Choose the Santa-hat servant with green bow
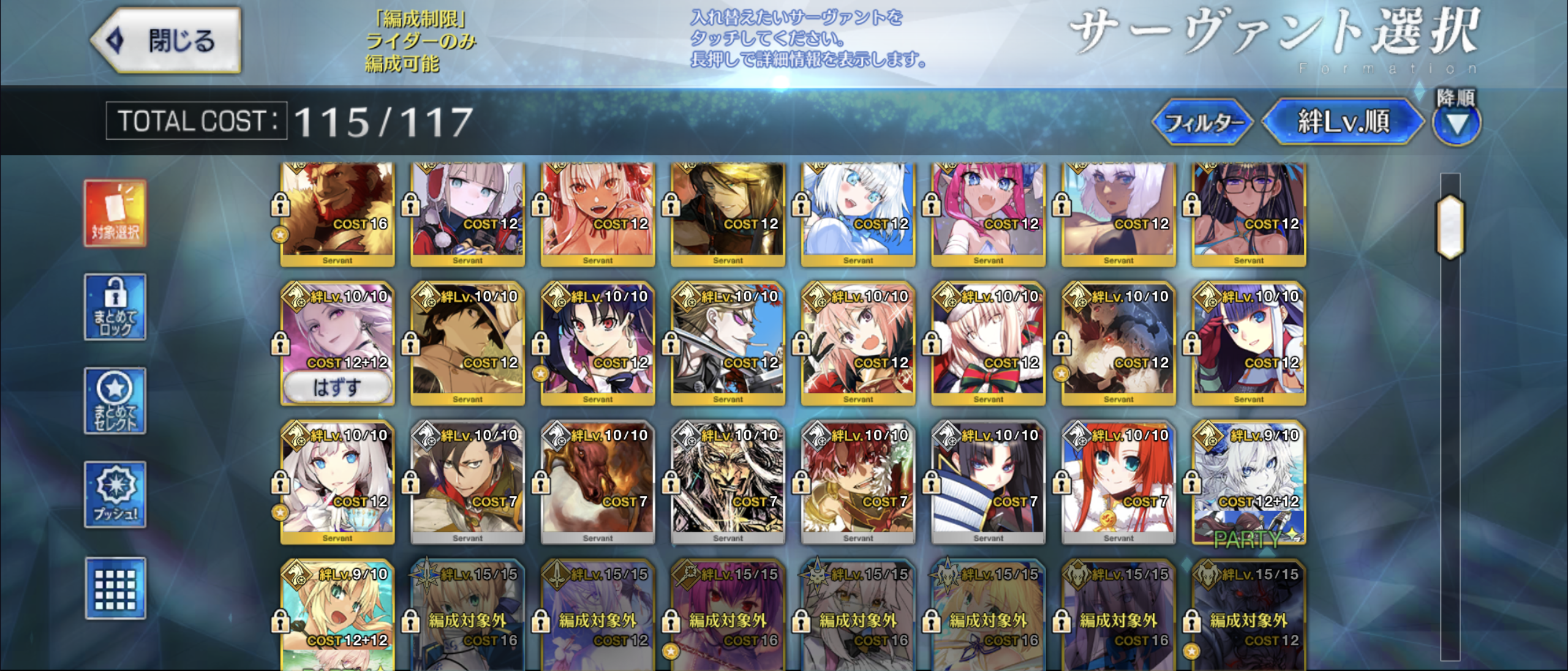The image size is (1568, 671). (988, 344)
